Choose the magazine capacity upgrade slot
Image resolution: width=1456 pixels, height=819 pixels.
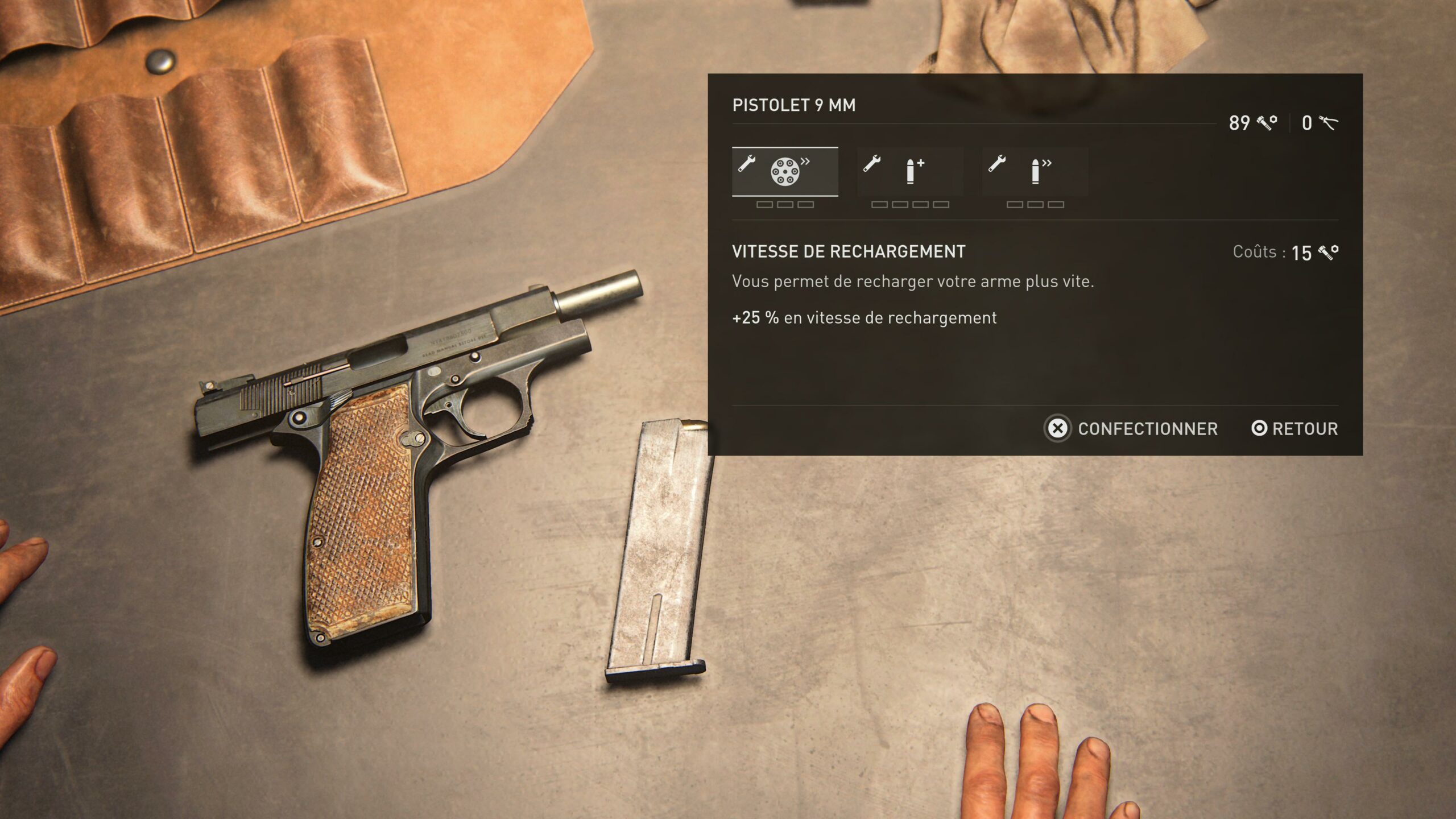tap(910, 172)
